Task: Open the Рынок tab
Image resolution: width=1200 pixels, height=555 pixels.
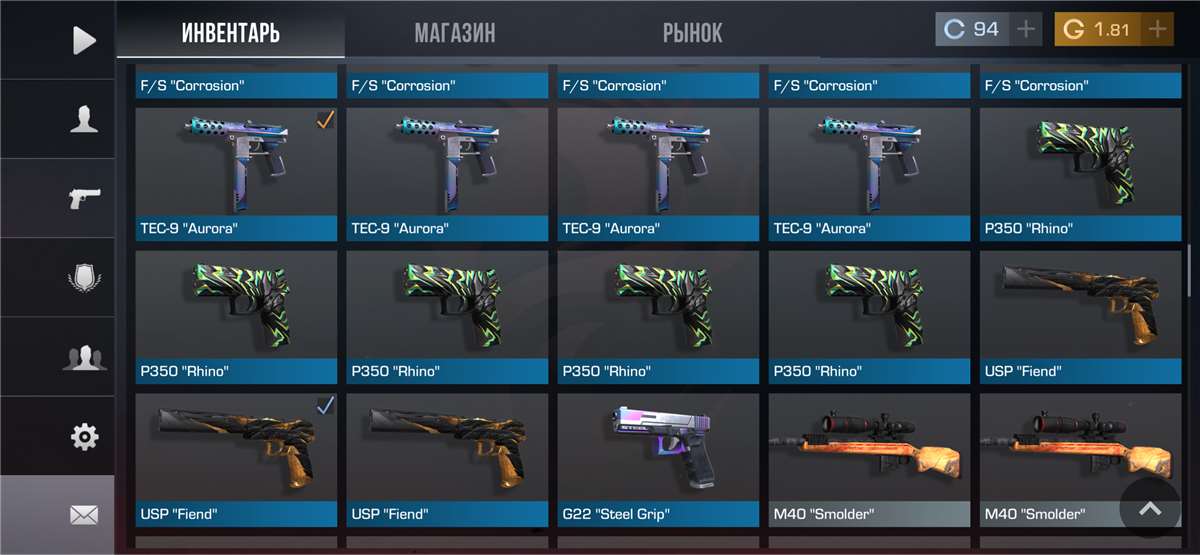Action: [x=692, y=33]
